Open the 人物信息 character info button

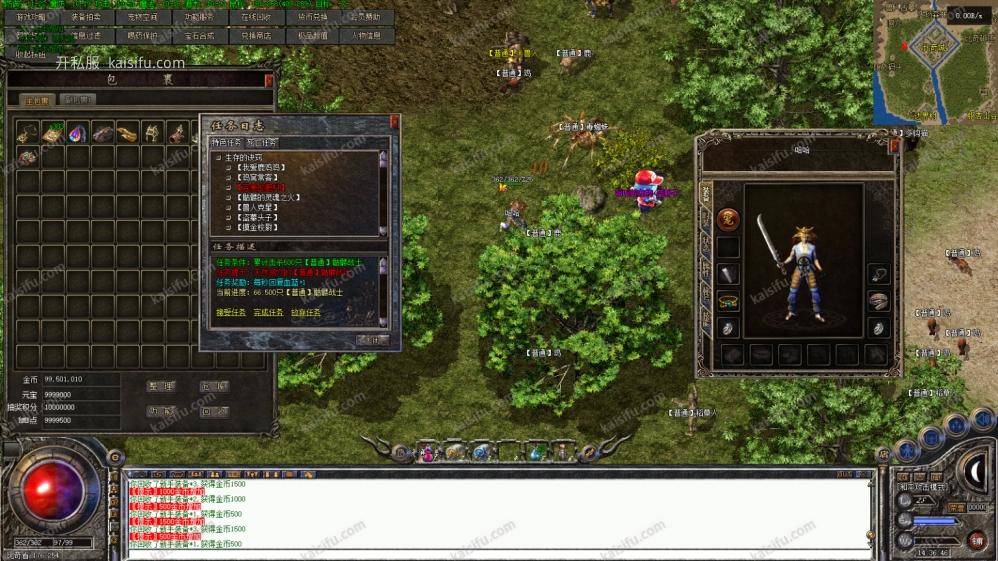coord(366,36)
